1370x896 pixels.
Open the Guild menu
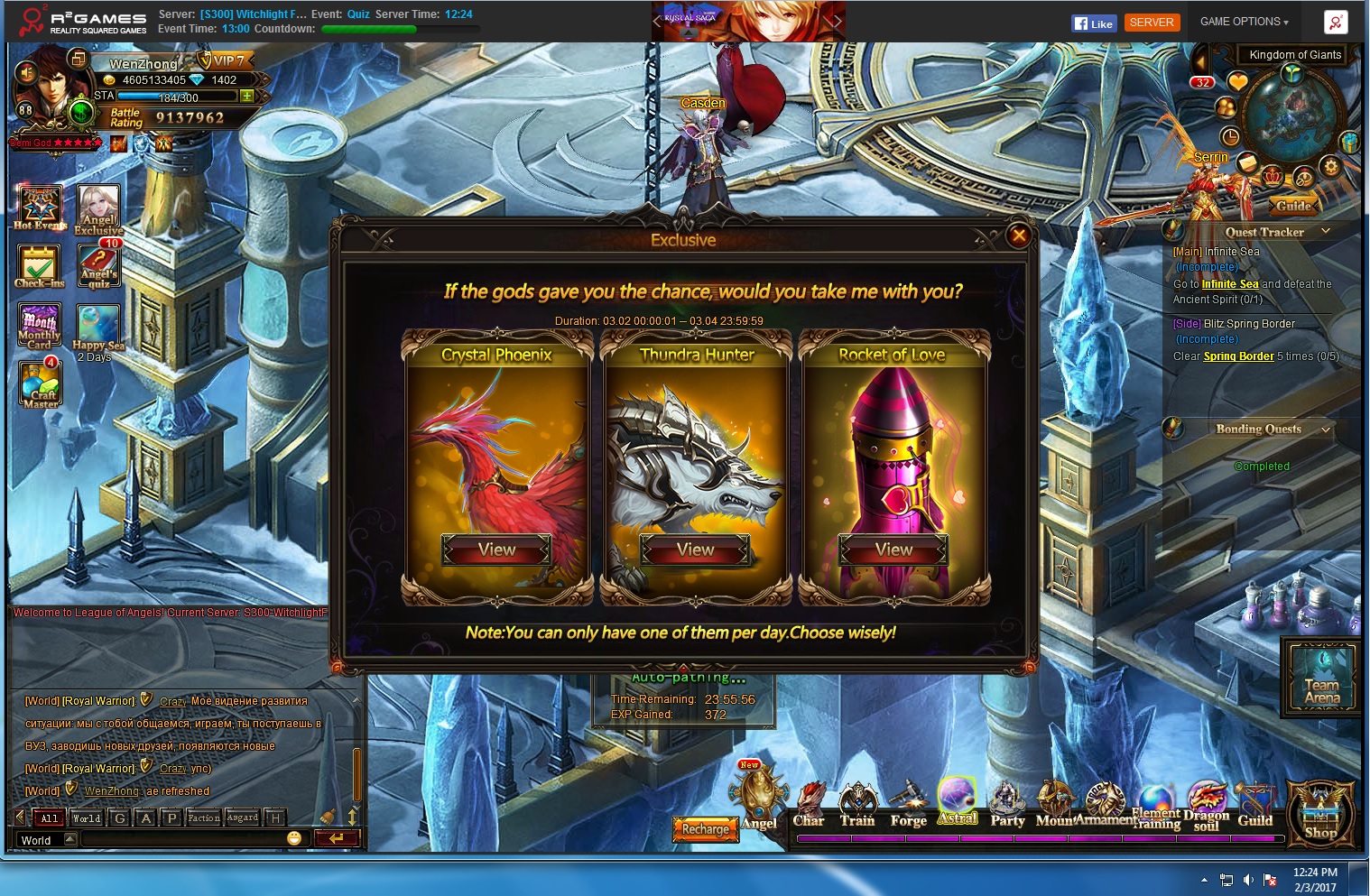pyautogui.click(x=1254, y=806)
